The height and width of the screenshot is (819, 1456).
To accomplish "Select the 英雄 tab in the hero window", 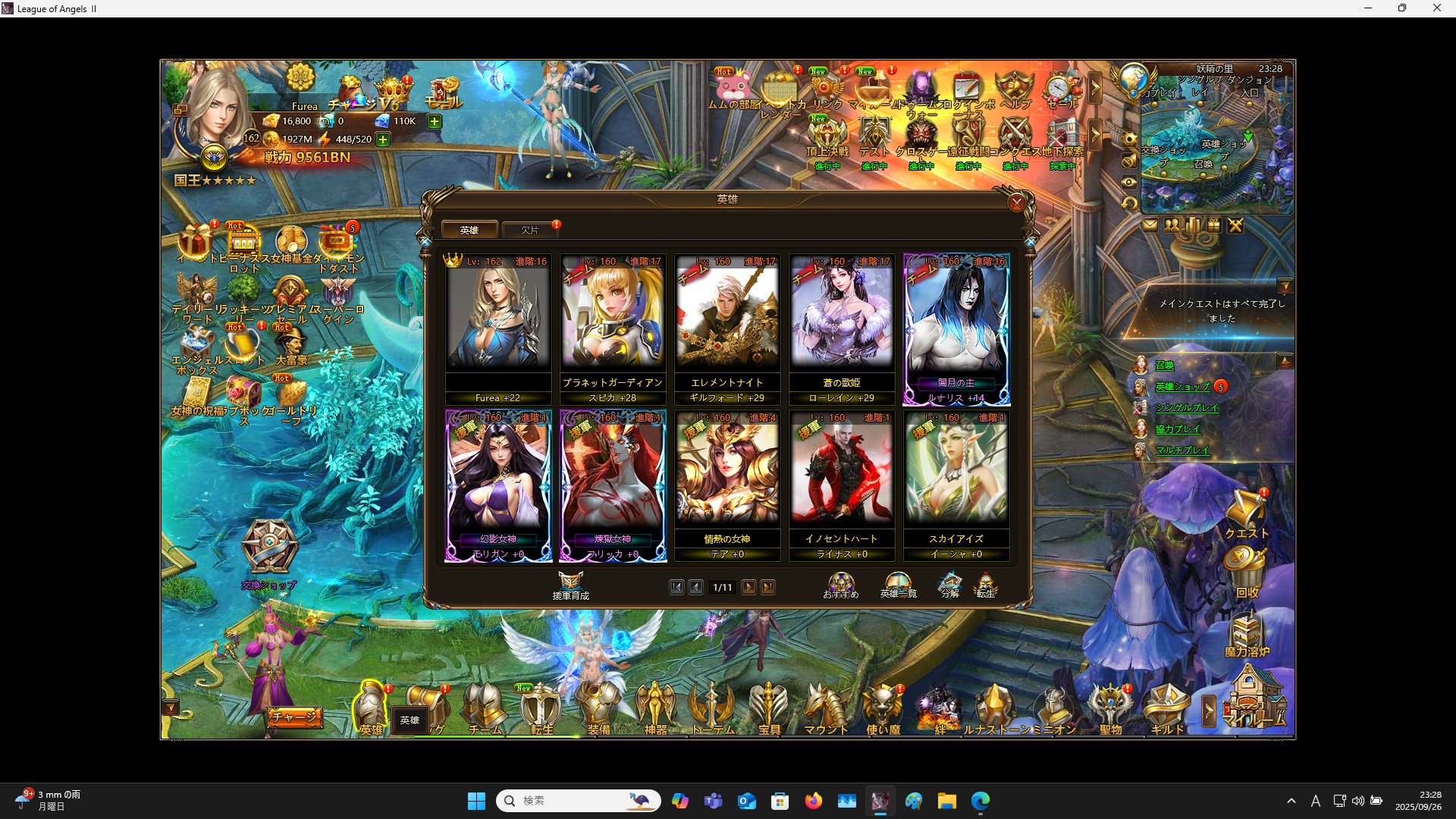I will coord(470,229).
